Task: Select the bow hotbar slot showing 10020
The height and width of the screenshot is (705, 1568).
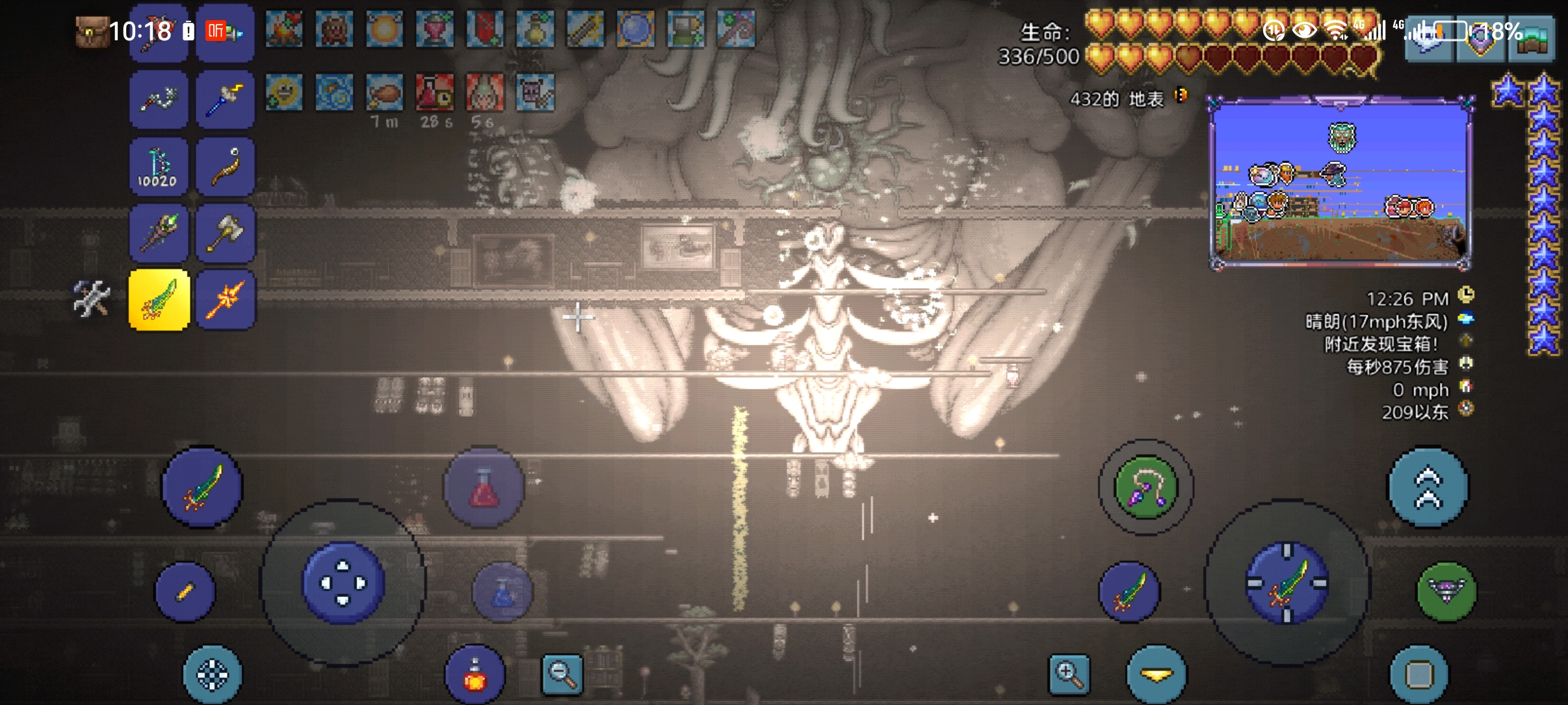Action: [159, 166]
